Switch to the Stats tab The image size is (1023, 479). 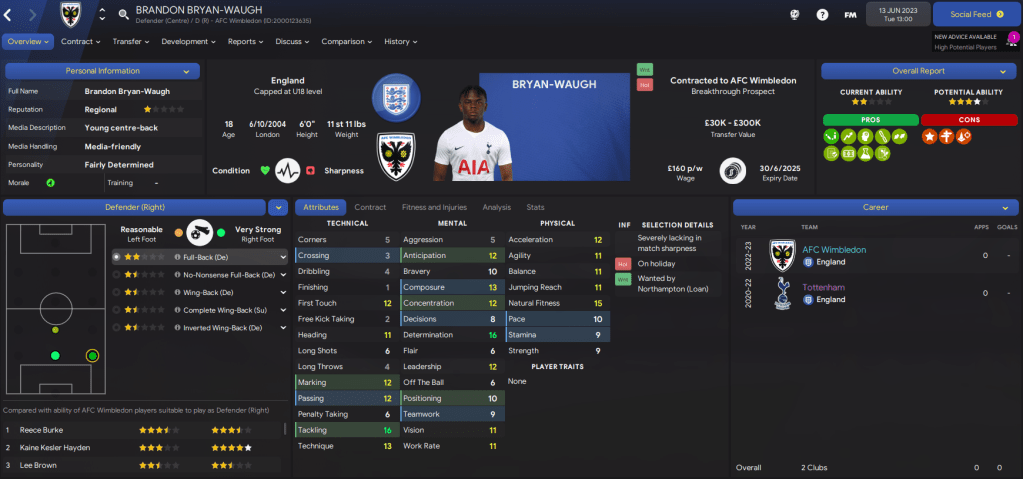535,207
